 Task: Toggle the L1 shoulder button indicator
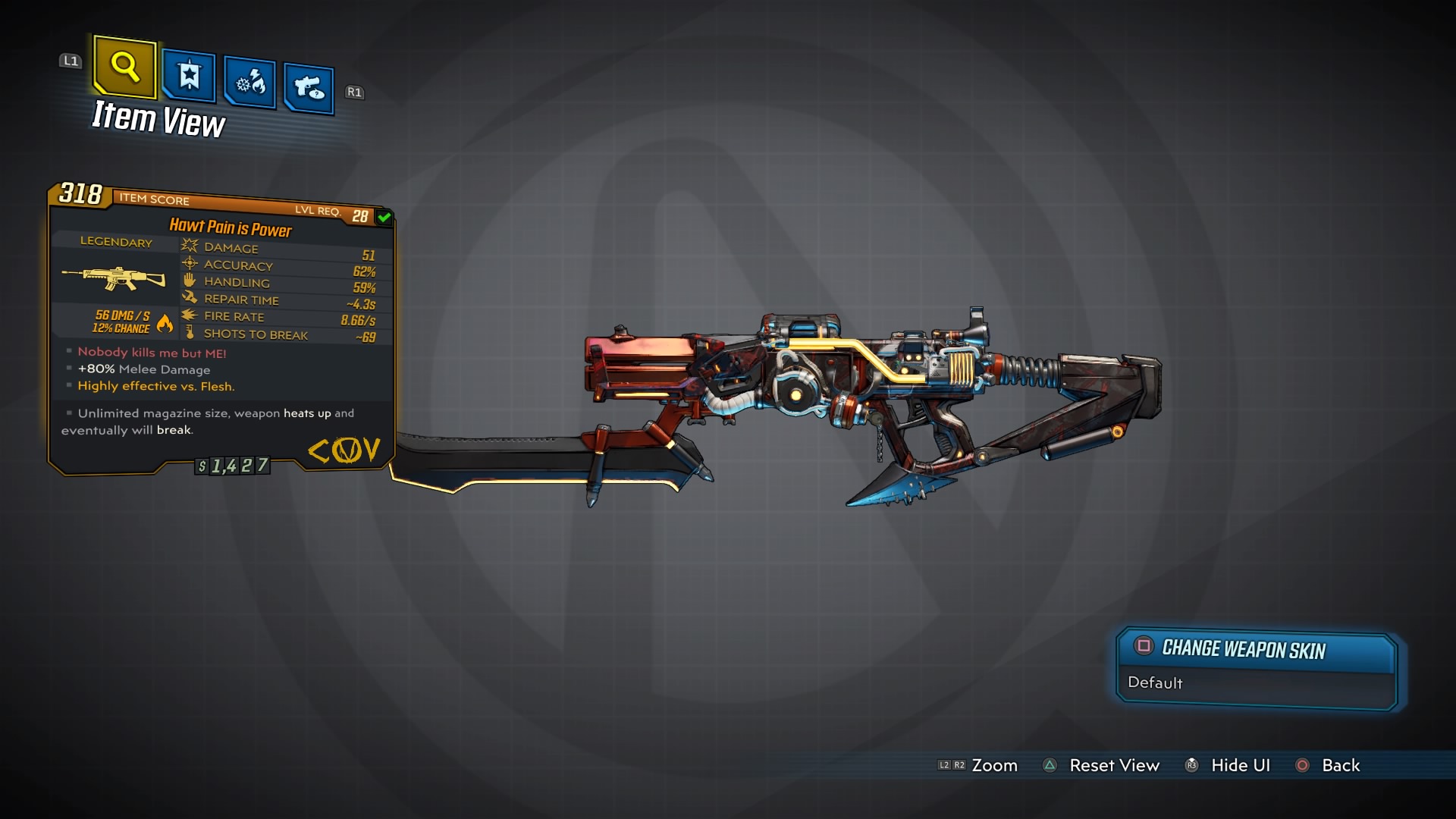click(x=70, y=61)
